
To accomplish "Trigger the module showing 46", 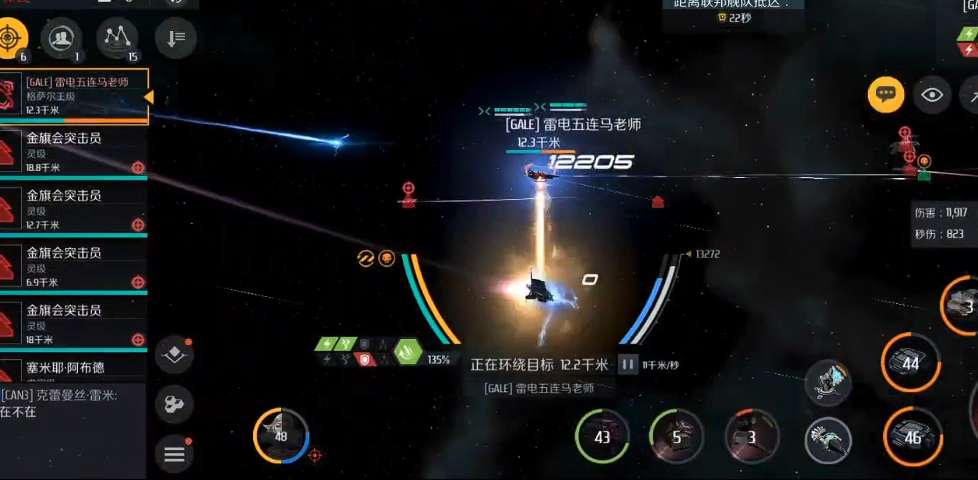I will pyautogui.click(x=911, y=437).
